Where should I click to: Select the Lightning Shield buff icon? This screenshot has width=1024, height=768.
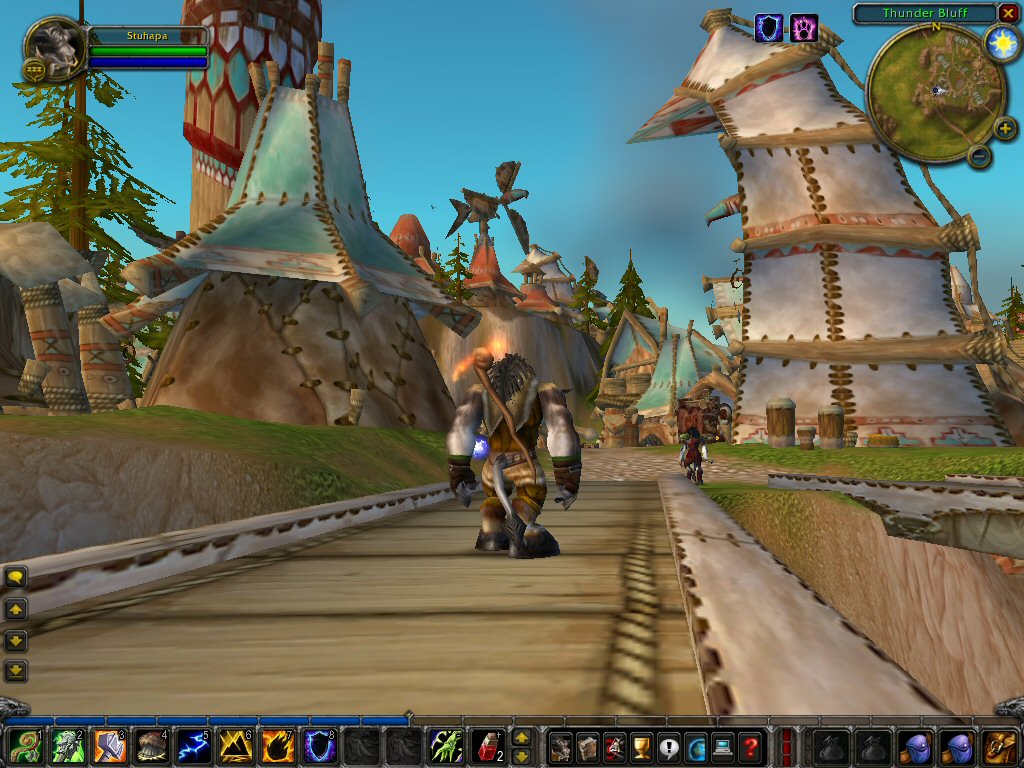point(769,28)
